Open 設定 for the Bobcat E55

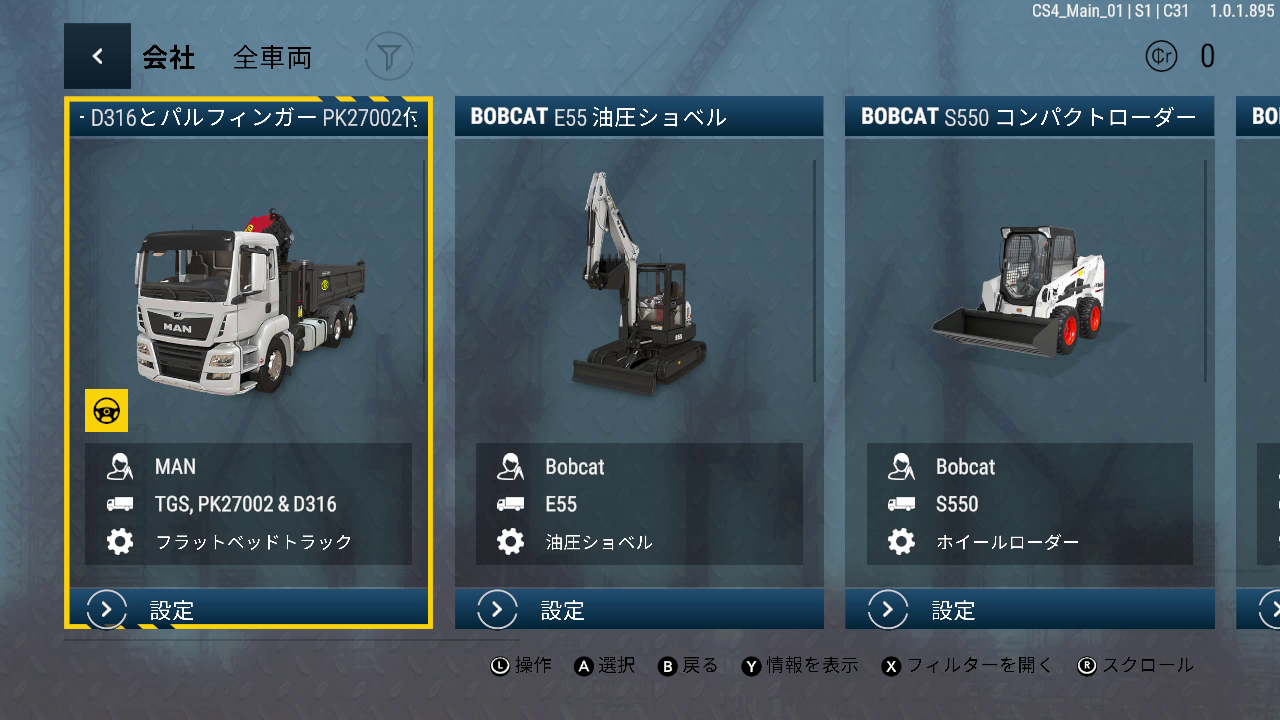(x=639, y=609)
